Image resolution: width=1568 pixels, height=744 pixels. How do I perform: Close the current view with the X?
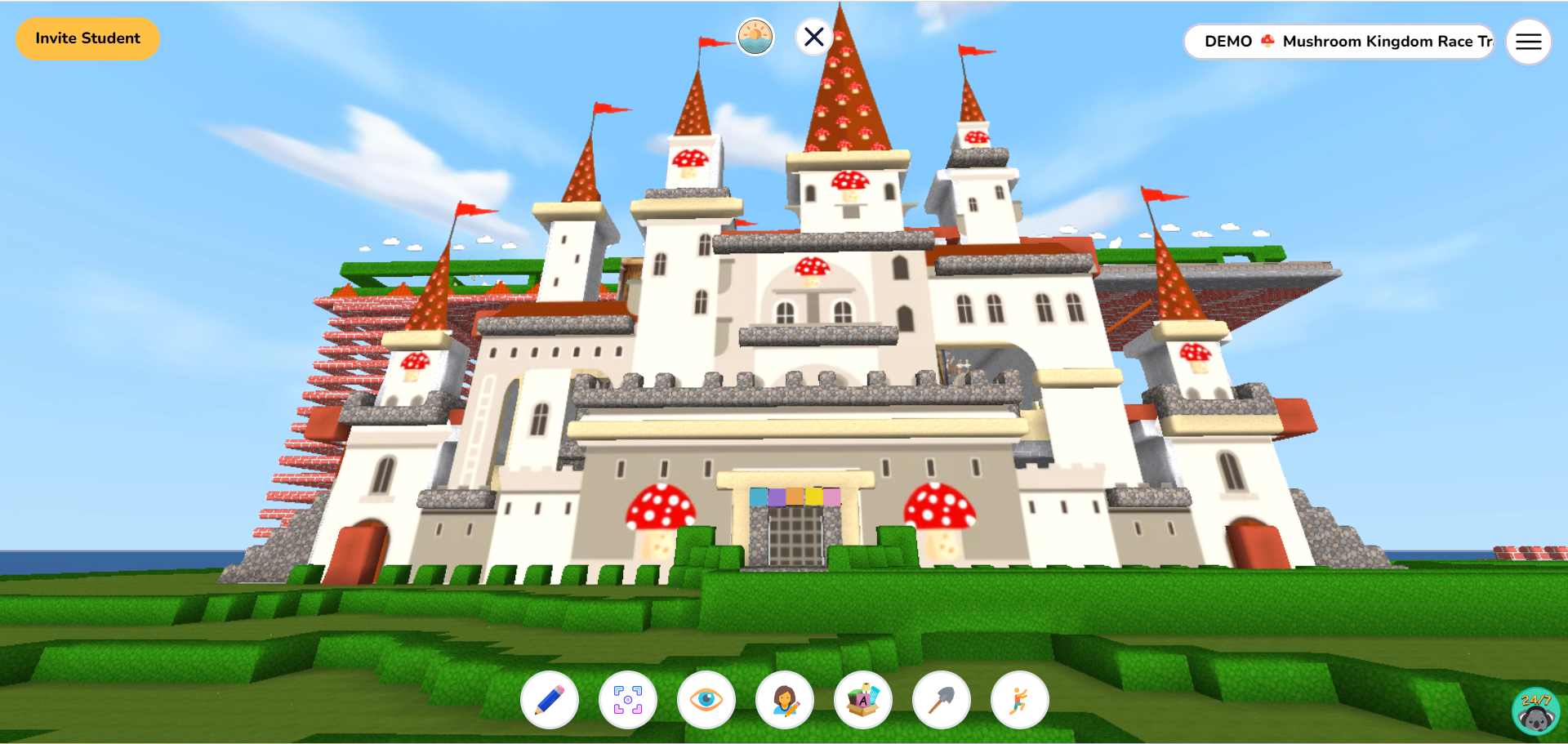813,37
